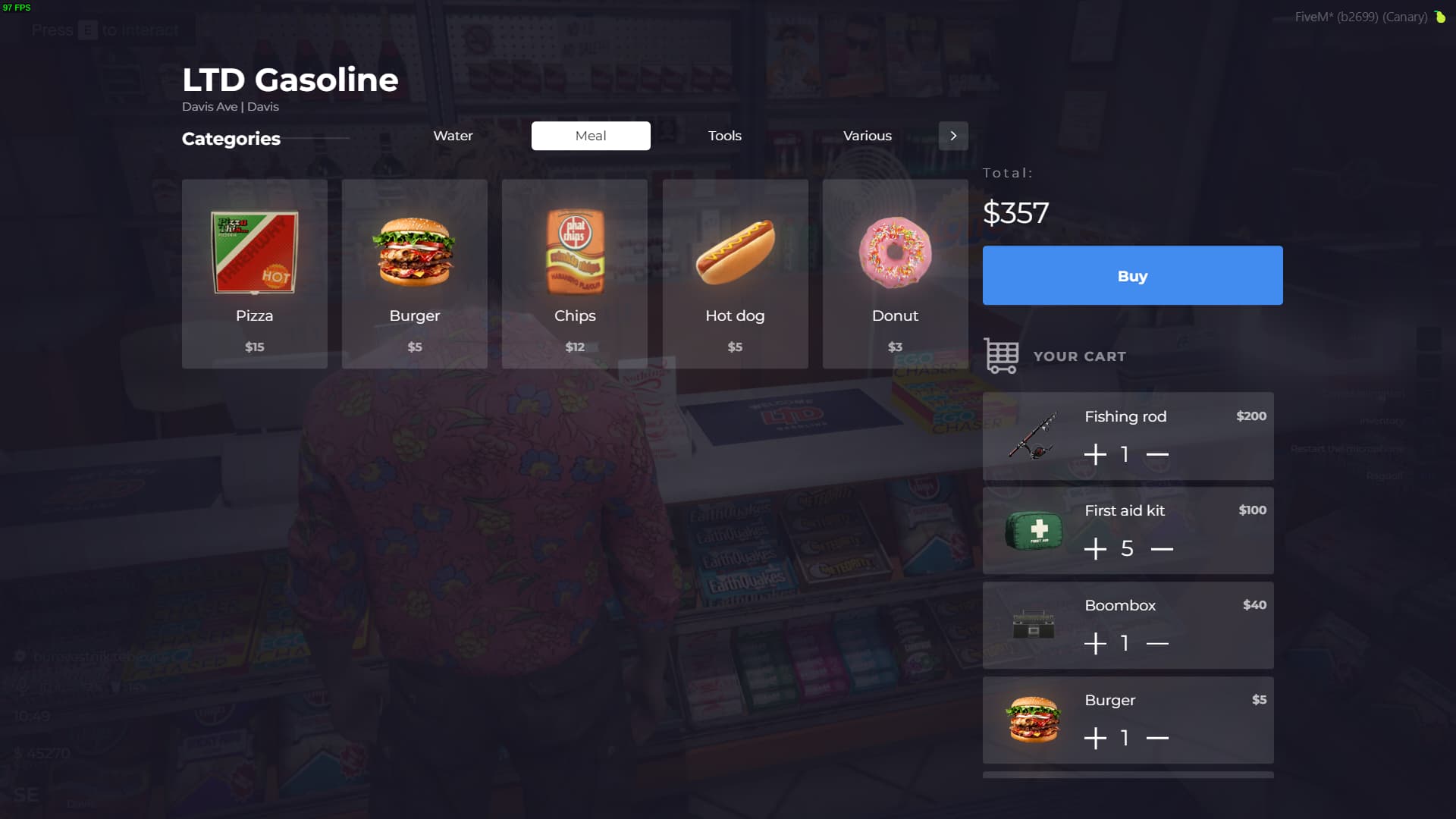Click the shopping cart icon next to YOUR CART
1456x819 pixels.
pyautogui.click(x=1000, y=355)
